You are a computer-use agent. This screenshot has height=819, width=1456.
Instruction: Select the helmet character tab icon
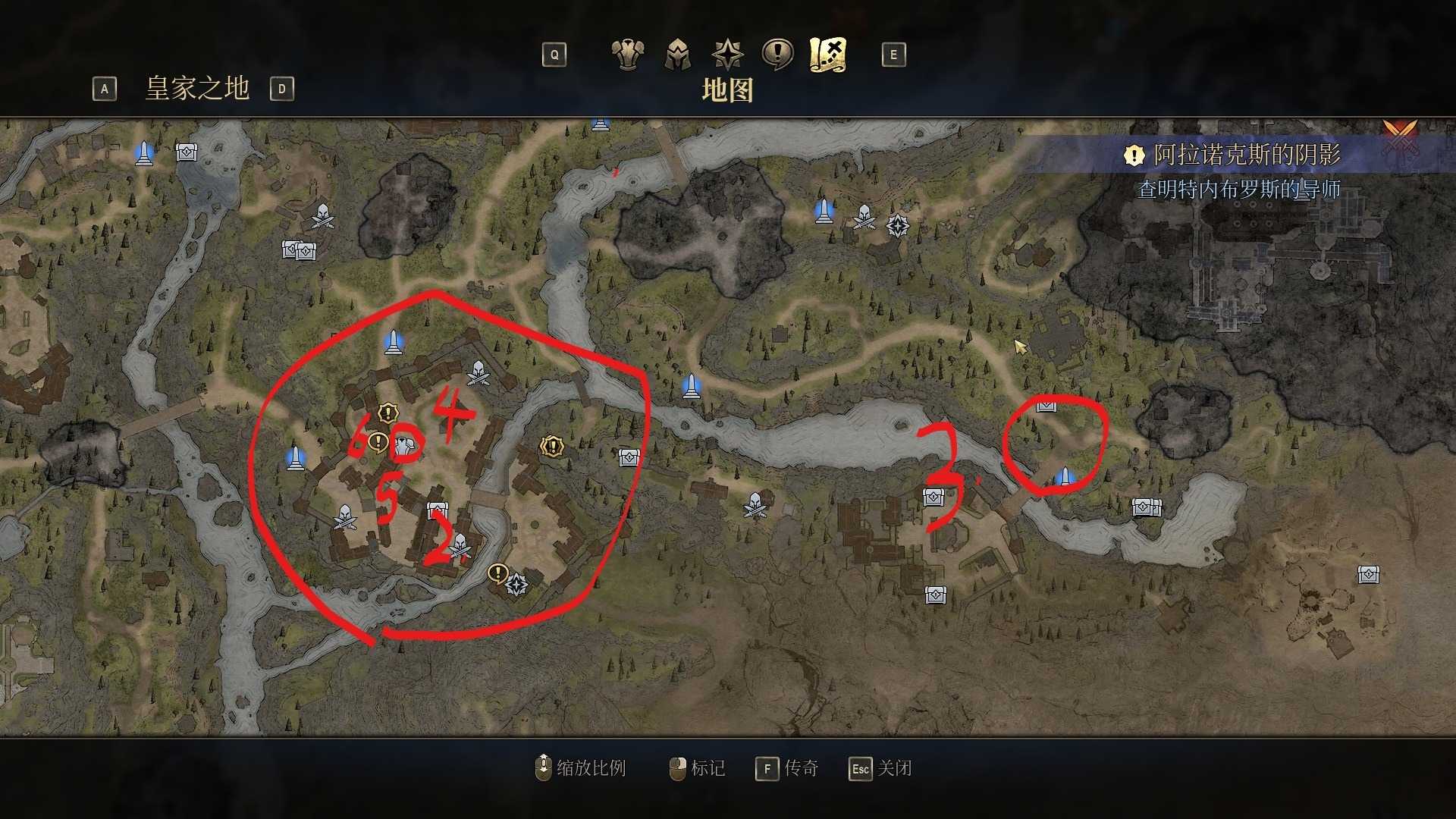pyautogui.click(x=679, y=55)
